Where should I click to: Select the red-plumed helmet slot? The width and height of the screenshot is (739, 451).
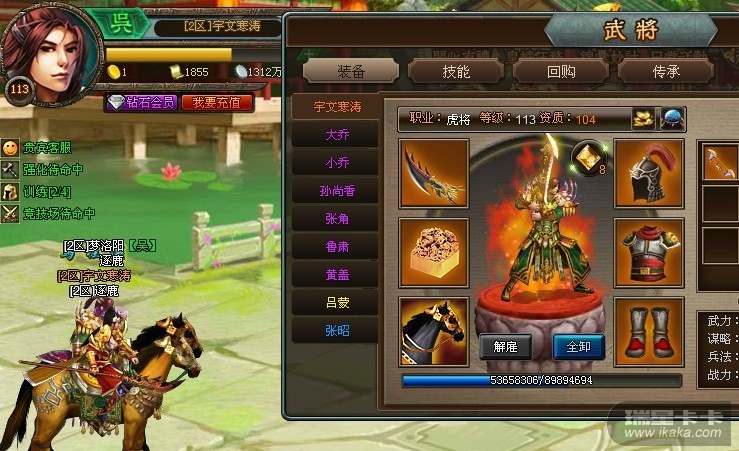[648, 173]
